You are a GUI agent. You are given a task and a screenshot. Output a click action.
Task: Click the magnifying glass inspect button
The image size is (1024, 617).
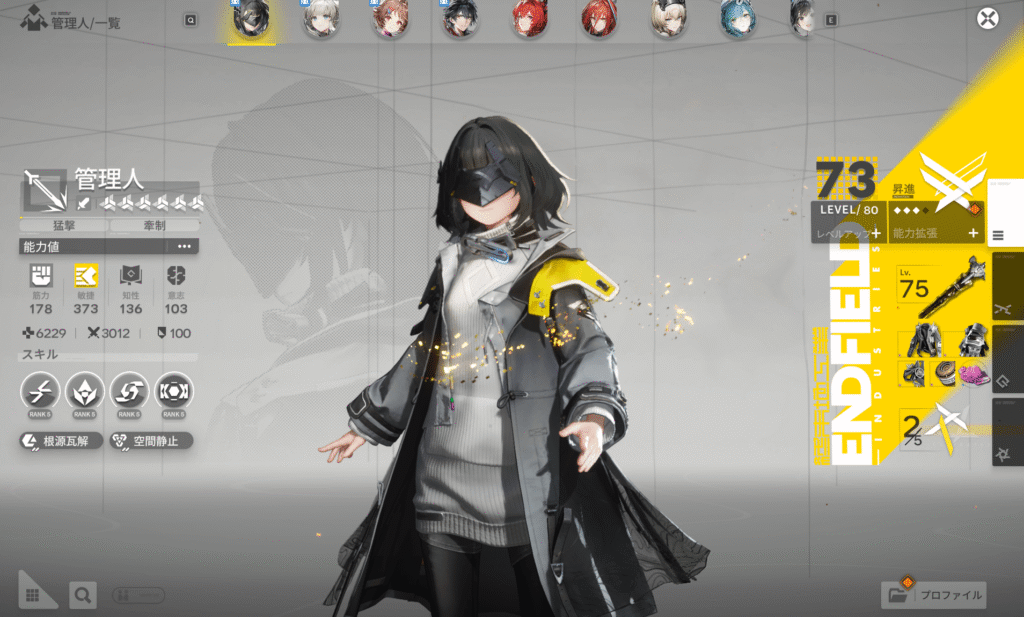point(83,595)
